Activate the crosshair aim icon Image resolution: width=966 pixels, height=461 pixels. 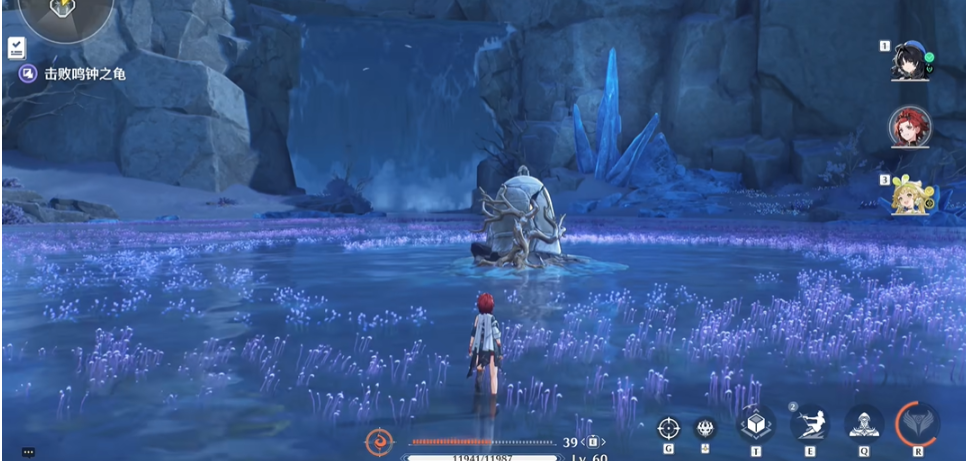click(x=668, y=428)
